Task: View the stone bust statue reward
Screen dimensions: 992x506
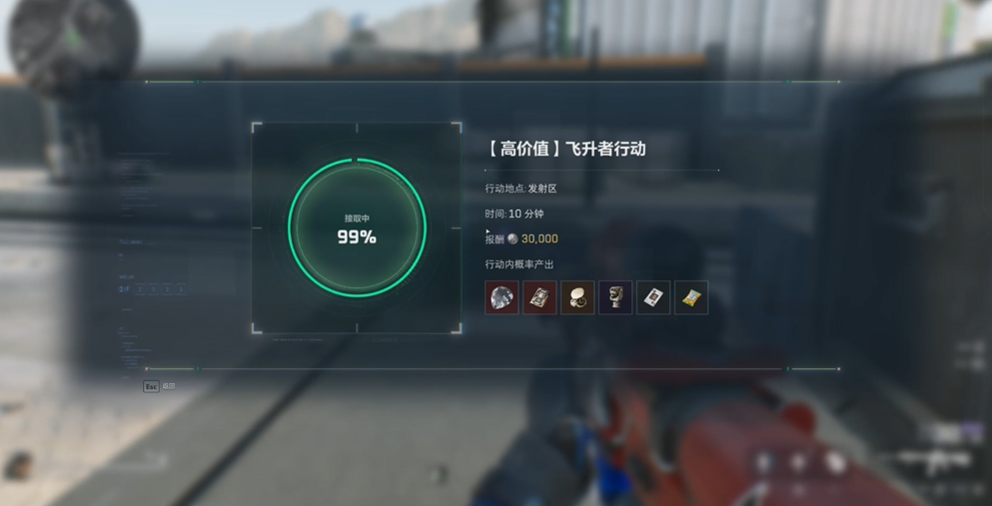Action: click(615, 297)
